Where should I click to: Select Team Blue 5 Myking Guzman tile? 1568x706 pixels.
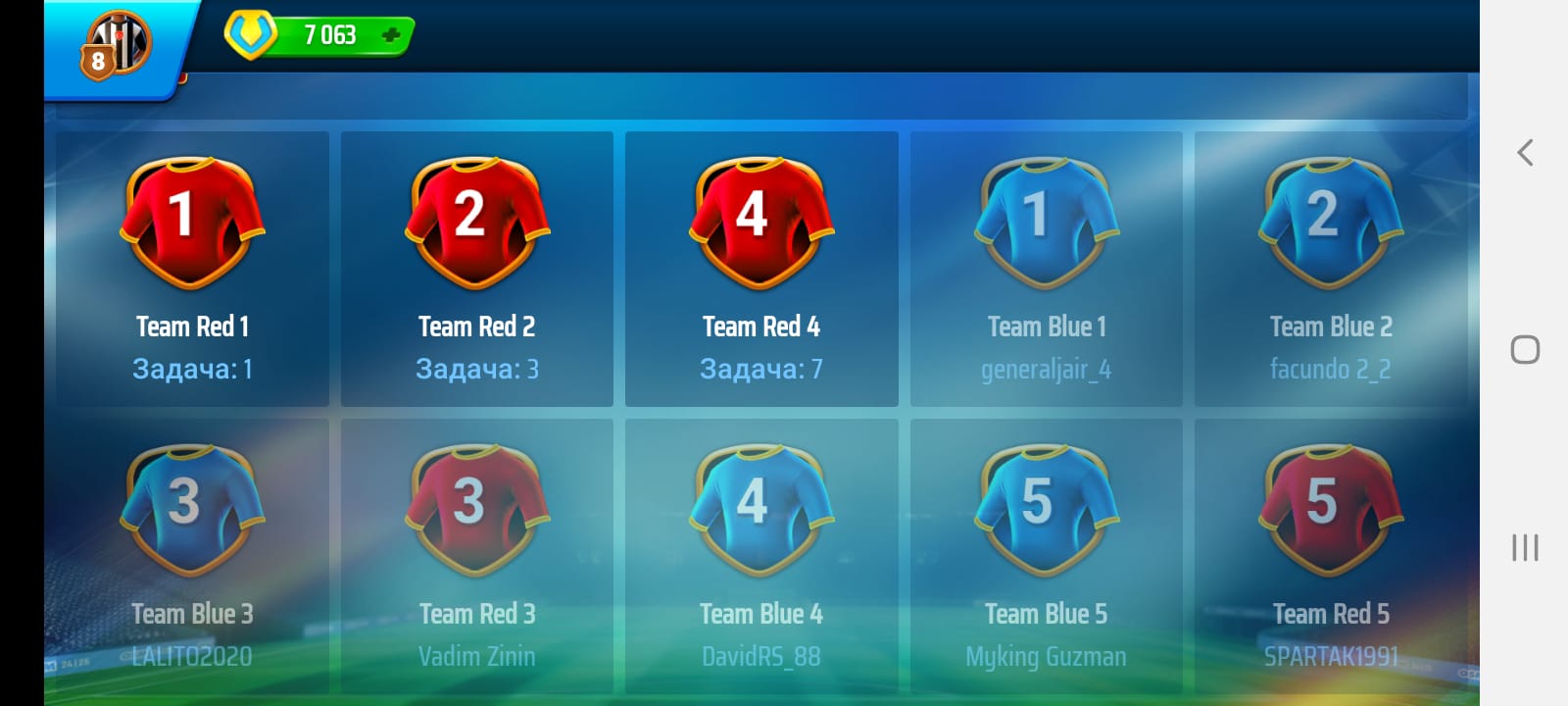coord(1046,556)
